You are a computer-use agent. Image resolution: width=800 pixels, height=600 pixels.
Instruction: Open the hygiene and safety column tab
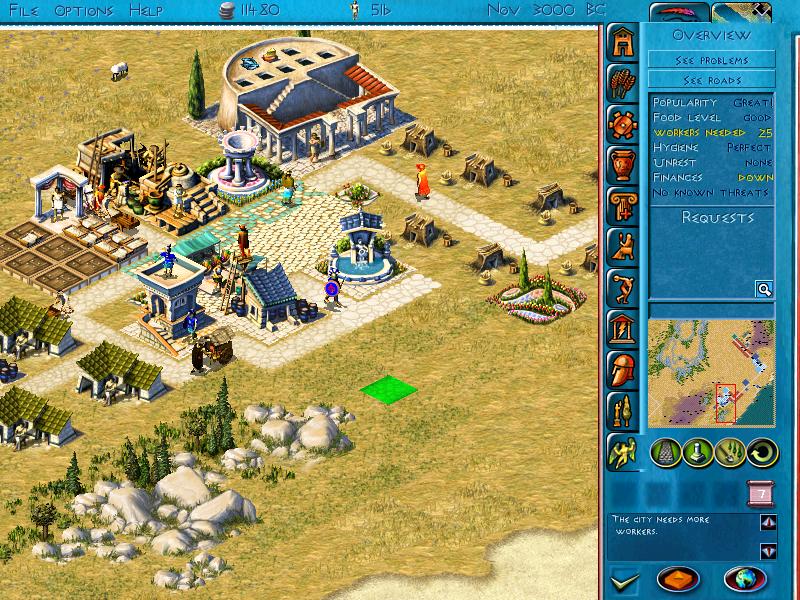625,204
